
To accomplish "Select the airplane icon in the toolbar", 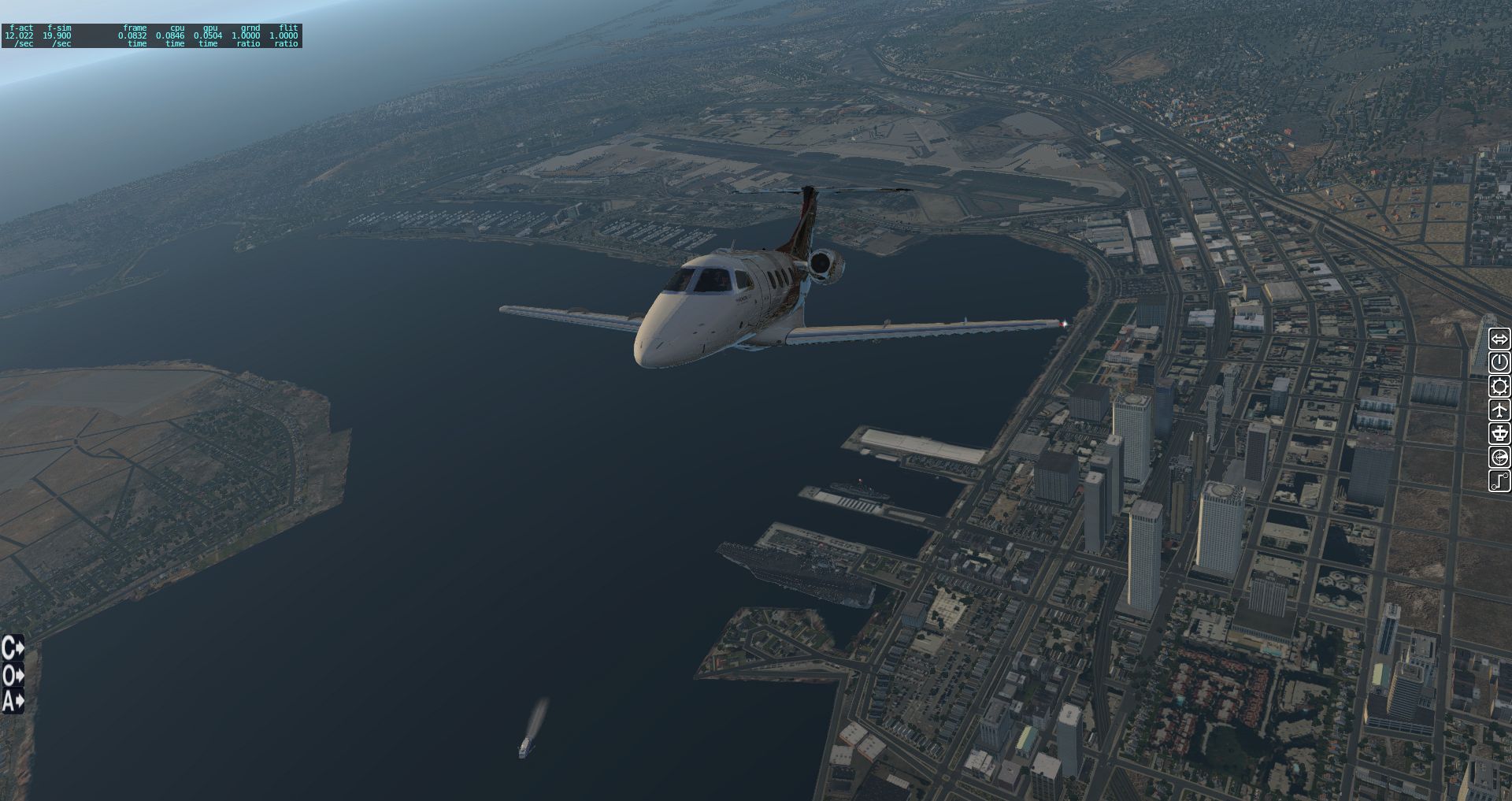I will tap(1499, 410).
